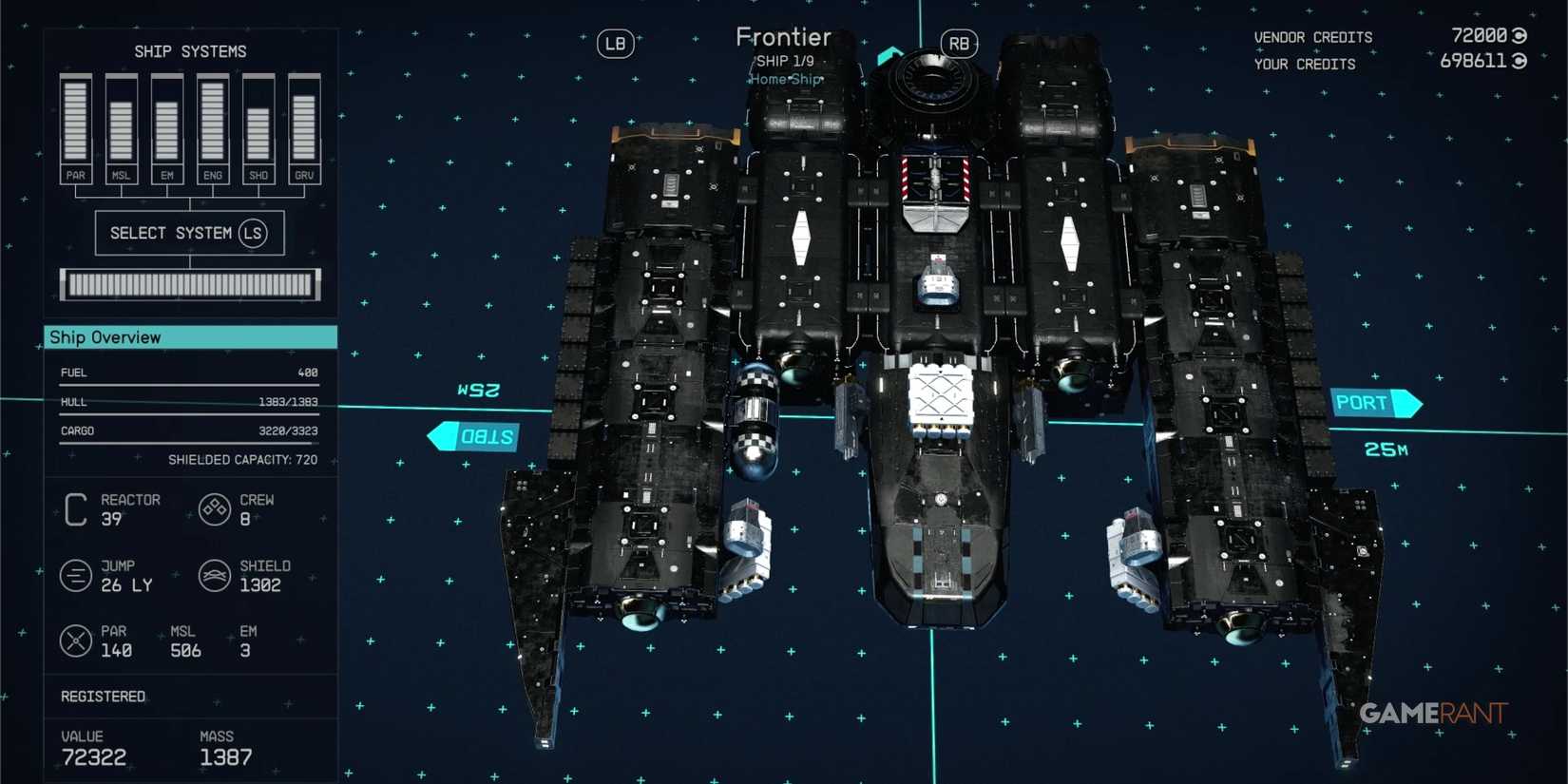Click the Shield stat icon
This screenshot has height=784, width=1568.
click(213, 575)
